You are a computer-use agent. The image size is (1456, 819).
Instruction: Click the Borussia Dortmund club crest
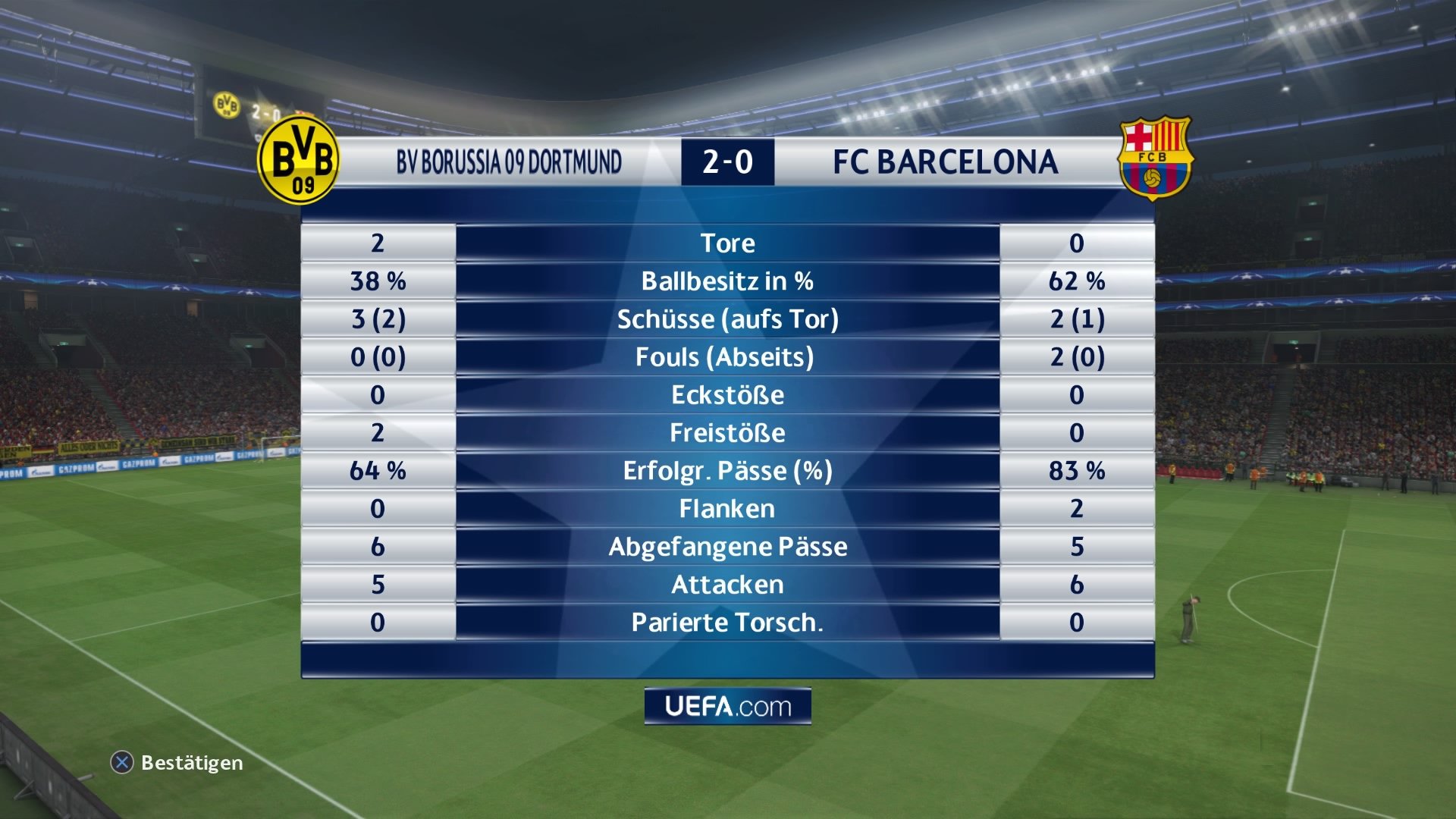tap(299, 160)
